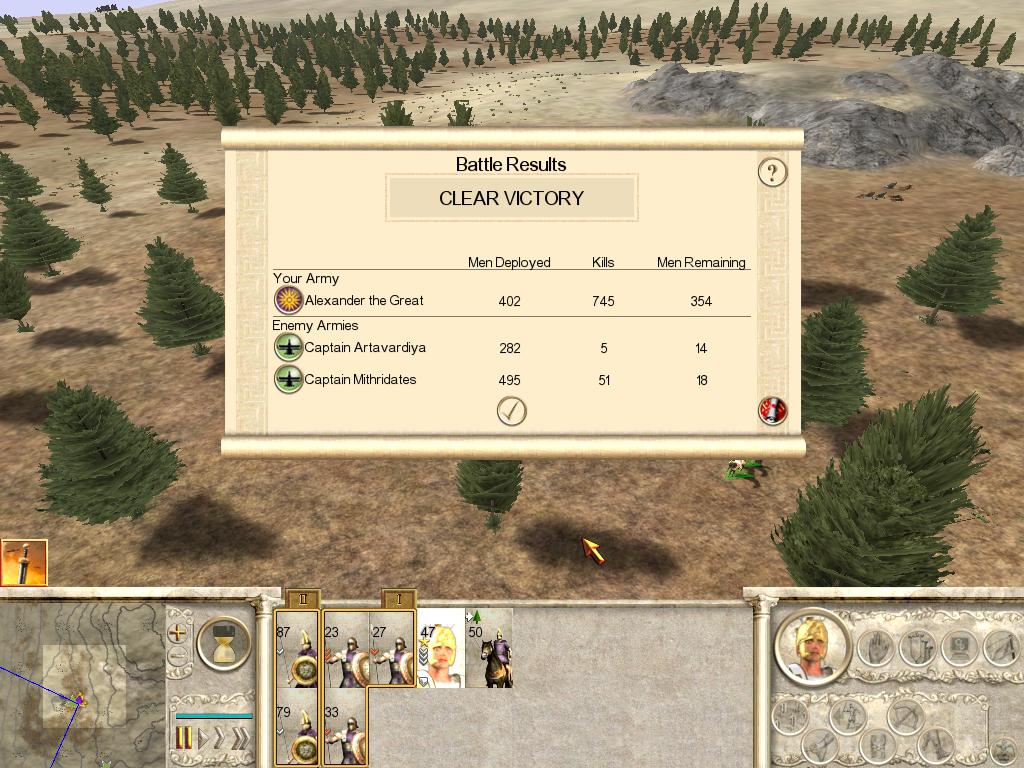Set the fastest speed with the triple arrow
This screenshot has width=1024, height=768.
pyautogui.click(x=239, y=739)
